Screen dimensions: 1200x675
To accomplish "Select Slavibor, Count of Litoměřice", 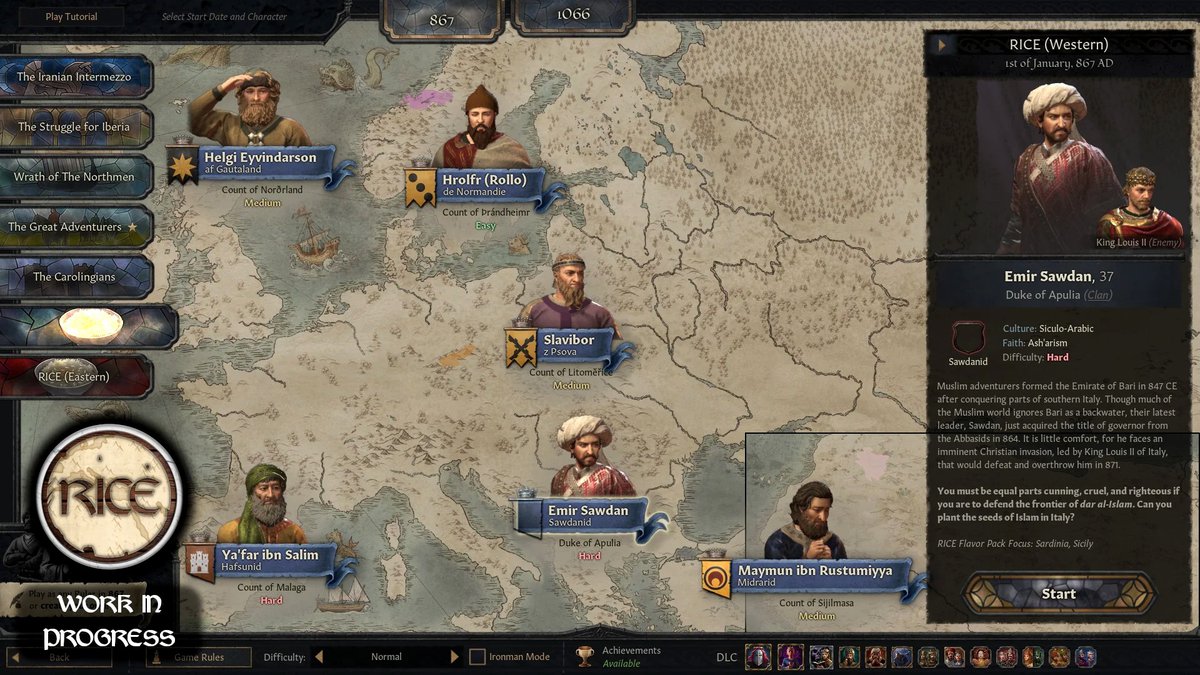I will [569, 345].
